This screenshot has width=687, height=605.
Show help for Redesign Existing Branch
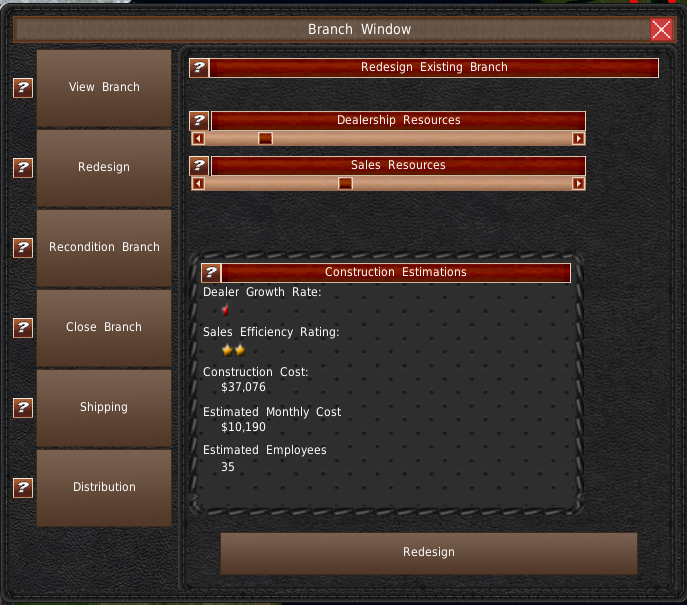click(199, 68)
